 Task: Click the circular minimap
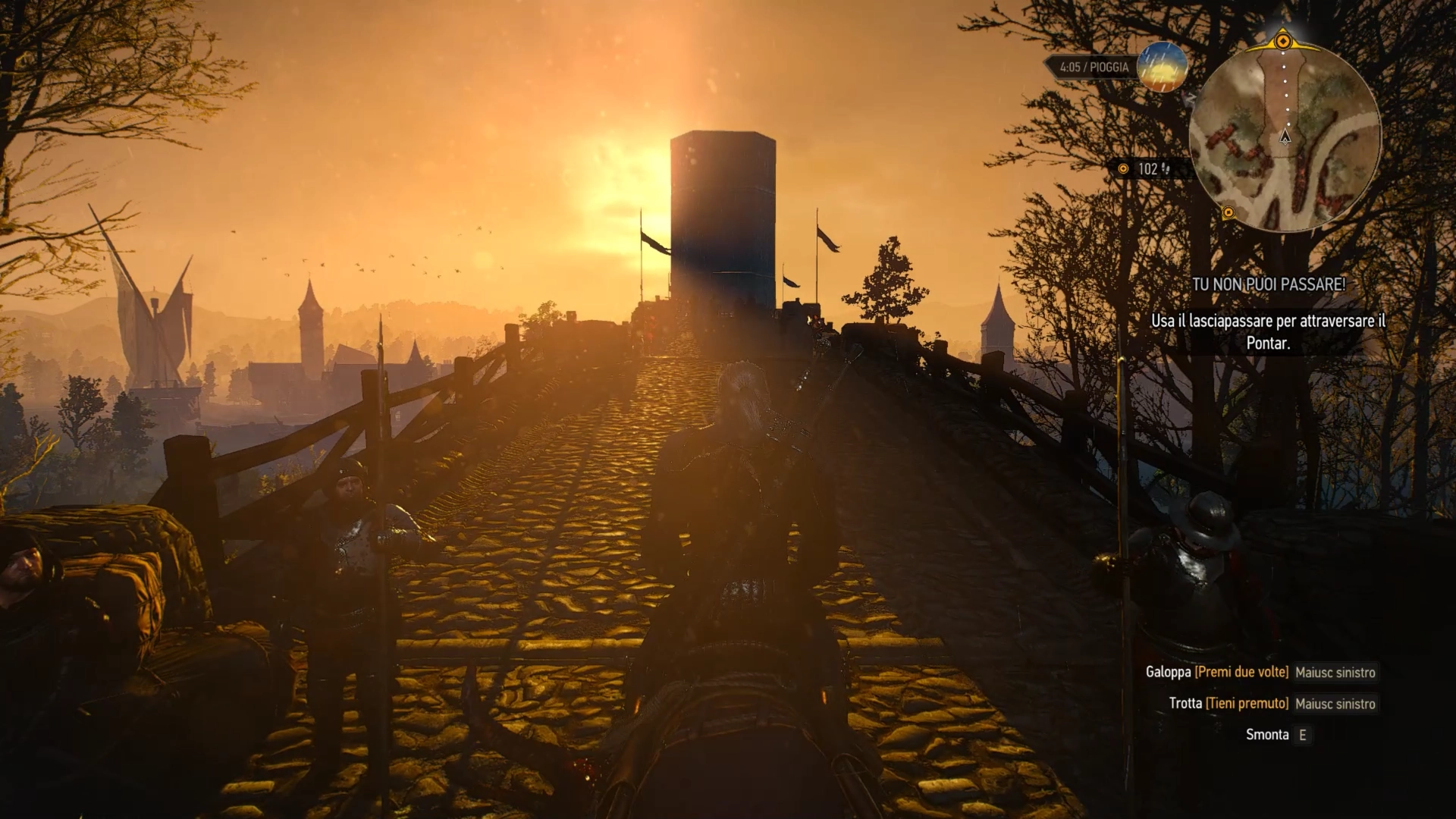(x=1285, y=136)
